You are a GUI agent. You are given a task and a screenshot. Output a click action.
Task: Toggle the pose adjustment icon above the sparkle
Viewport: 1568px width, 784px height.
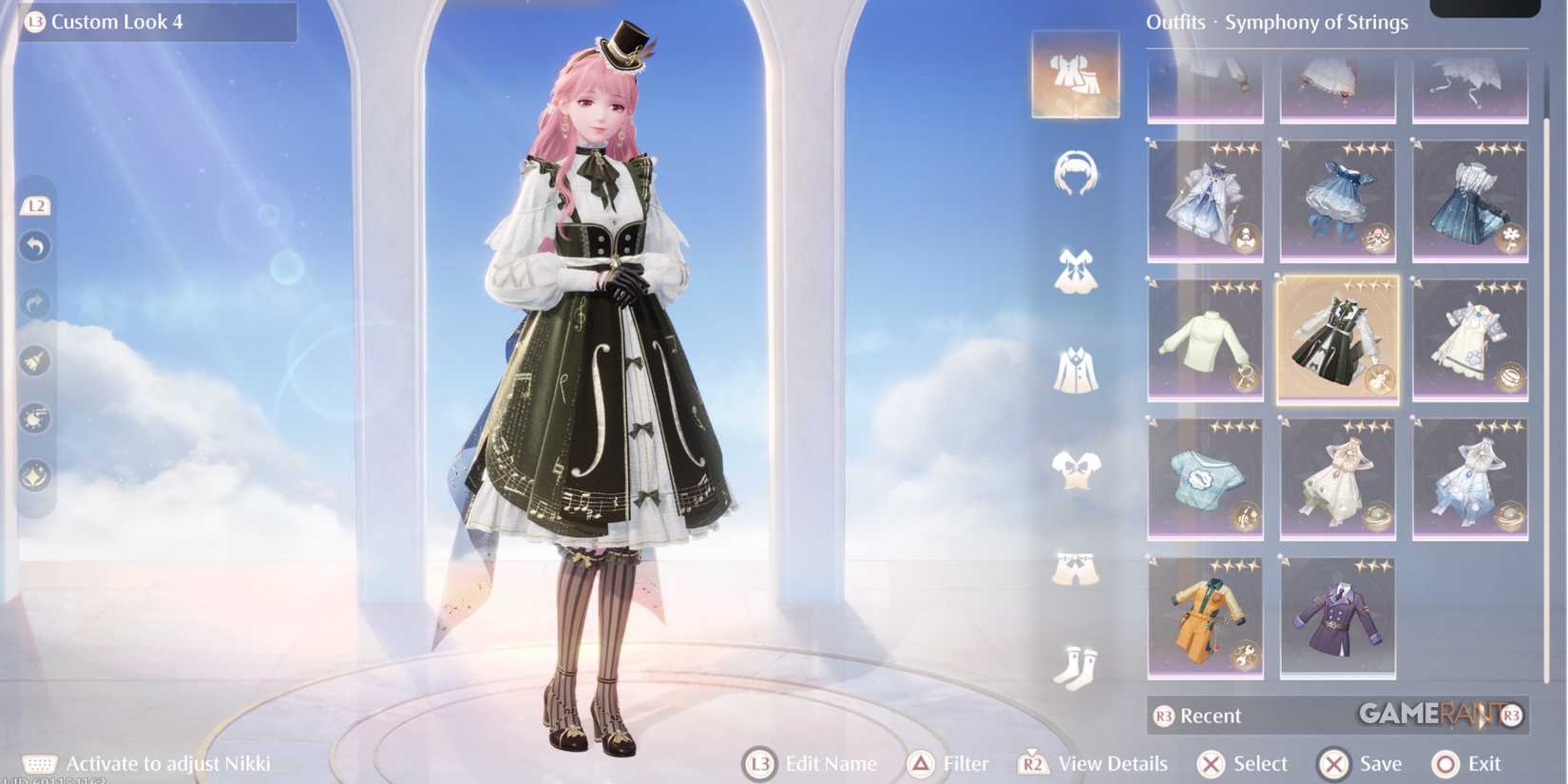click(x=36, y=418)
